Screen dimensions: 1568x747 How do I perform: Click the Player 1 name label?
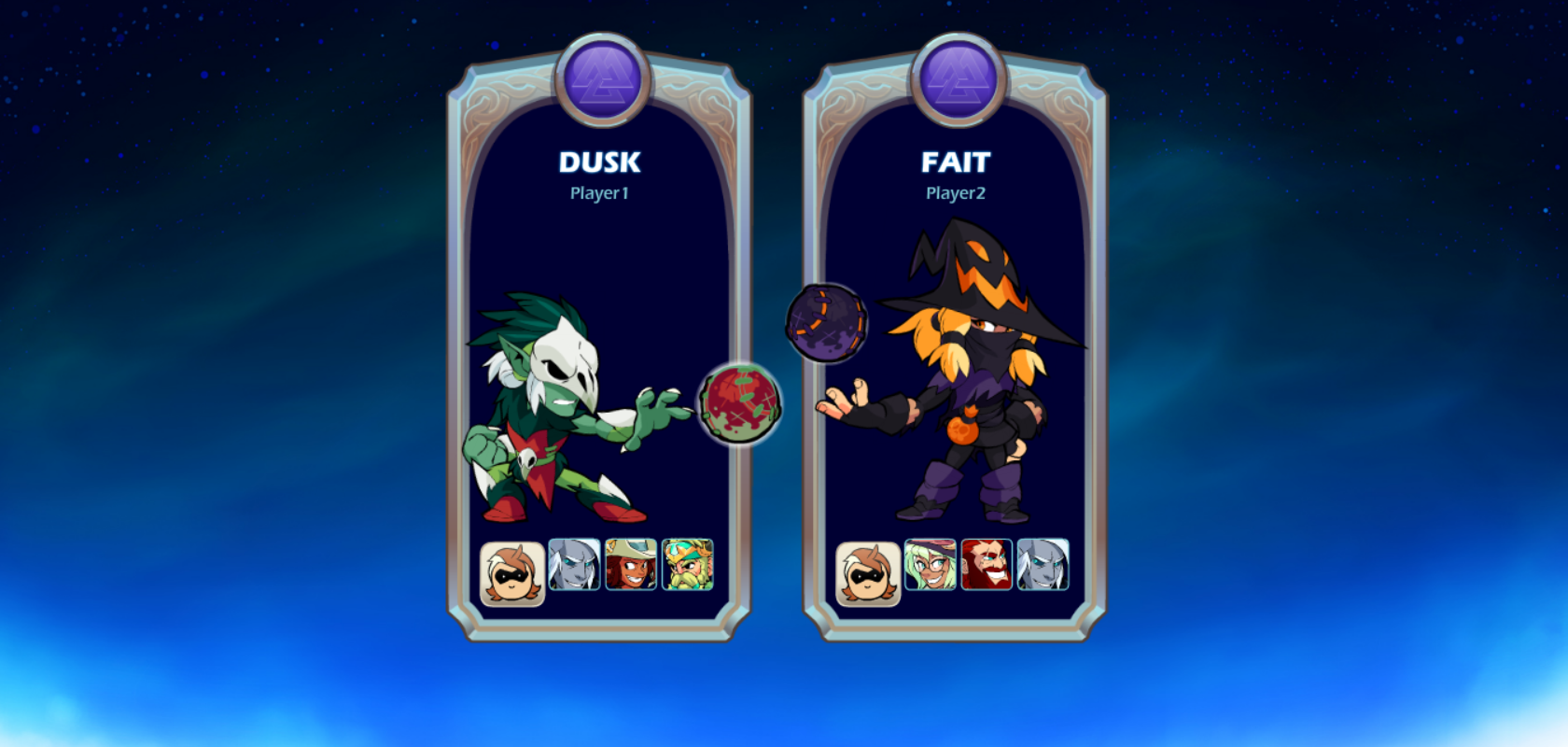600,193
